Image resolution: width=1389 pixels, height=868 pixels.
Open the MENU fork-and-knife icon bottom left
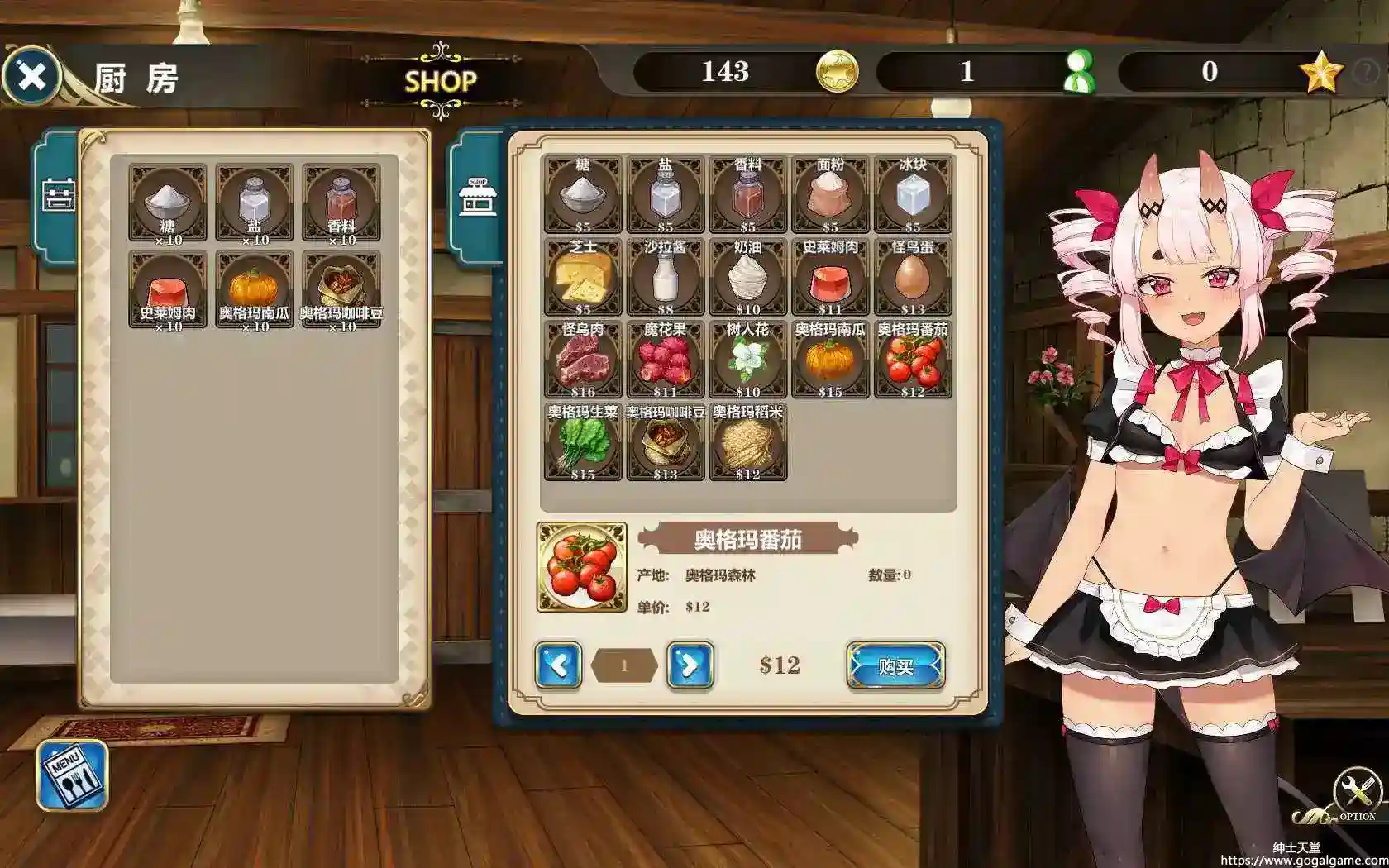pos(71,774)
